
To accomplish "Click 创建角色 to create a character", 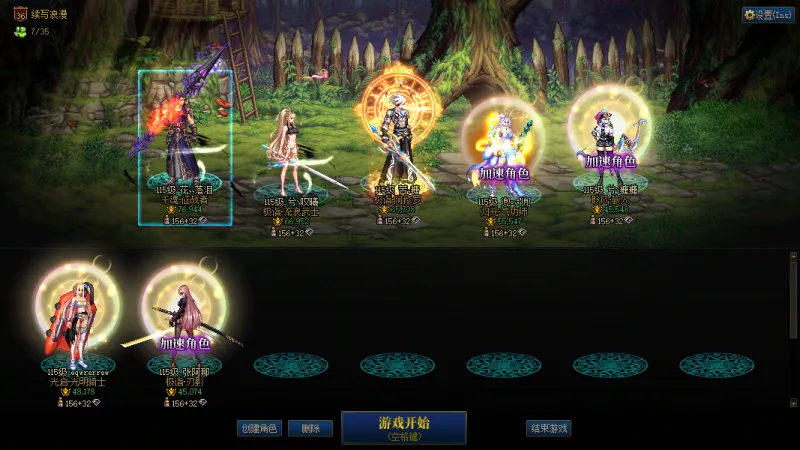I will coord(258,428).
